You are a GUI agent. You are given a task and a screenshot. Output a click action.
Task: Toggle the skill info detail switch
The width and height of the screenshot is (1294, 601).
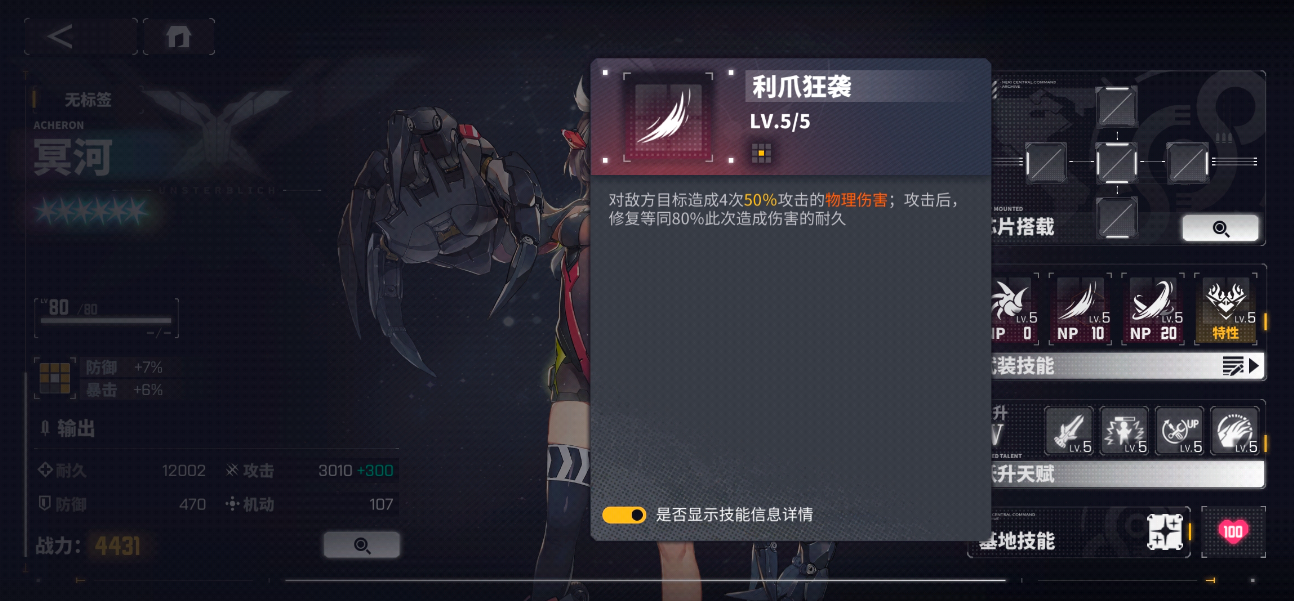(624, 515)
